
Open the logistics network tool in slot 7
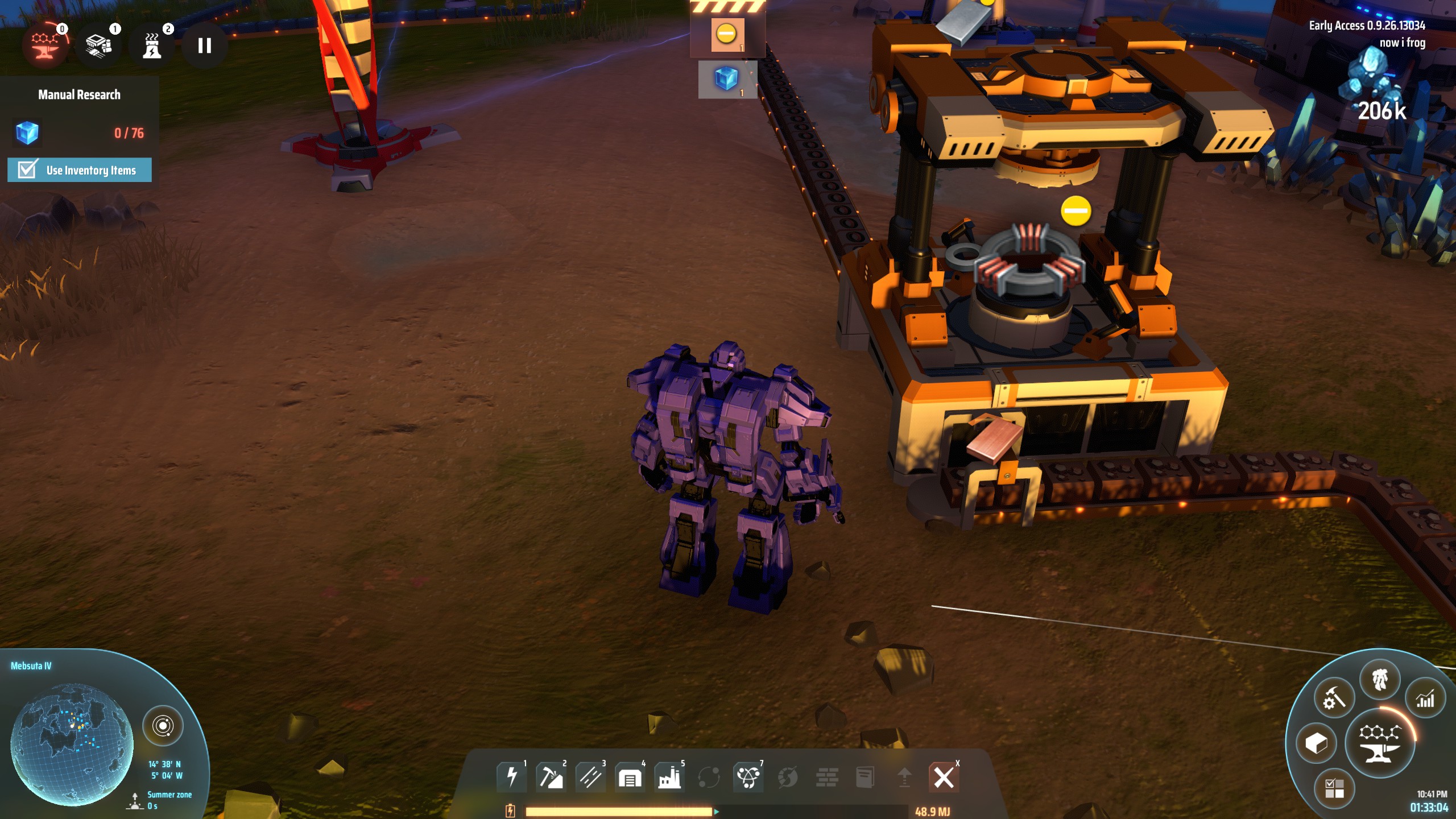750,776
